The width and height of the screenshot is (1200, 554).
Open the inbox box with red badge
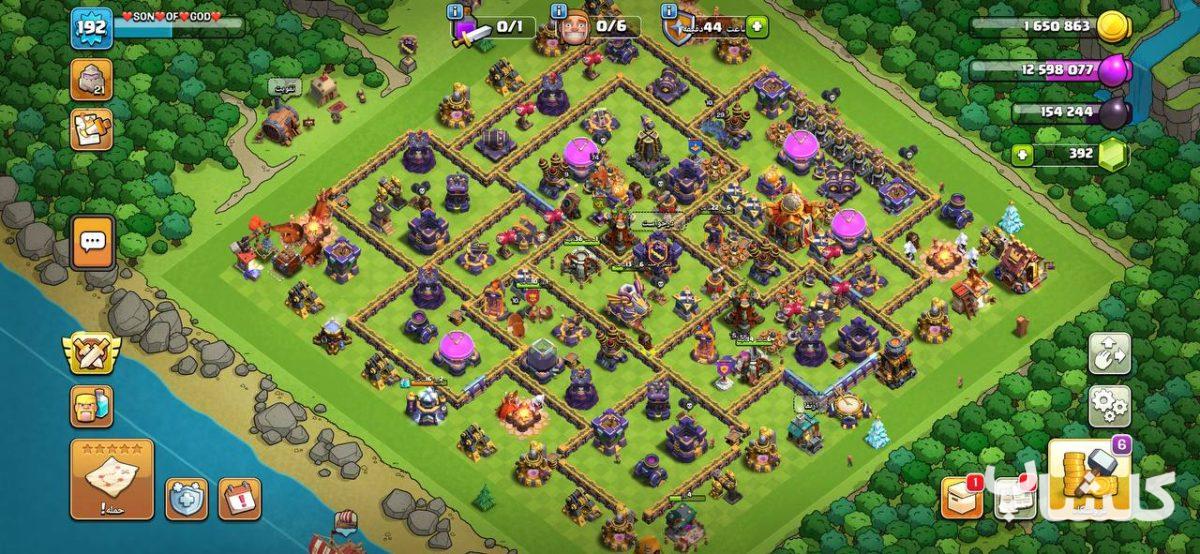tap(961, 497)
